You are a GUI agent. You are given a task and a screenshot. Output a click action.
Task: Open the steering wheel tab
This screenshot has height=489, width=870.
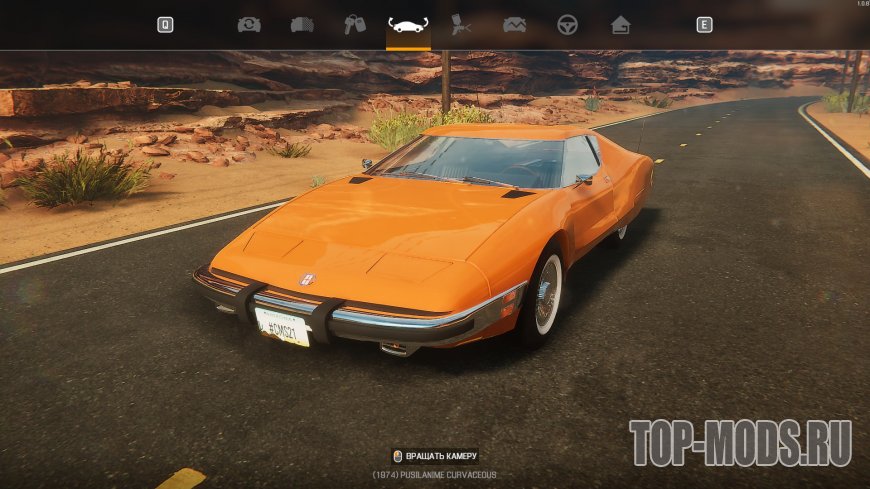[x=567, y=25]
